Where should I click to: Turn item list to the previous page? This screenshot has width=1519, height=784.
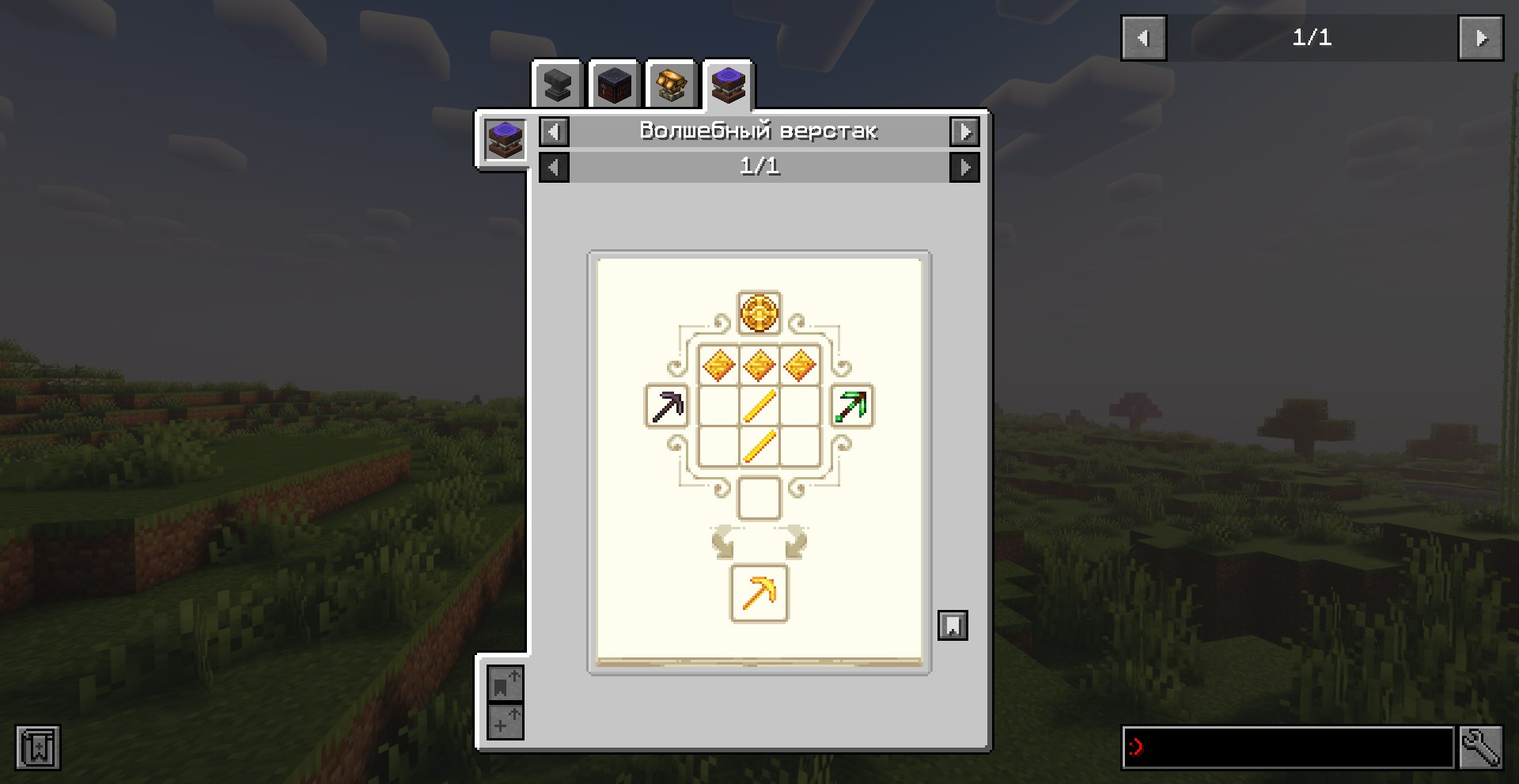pos(1143,38)
